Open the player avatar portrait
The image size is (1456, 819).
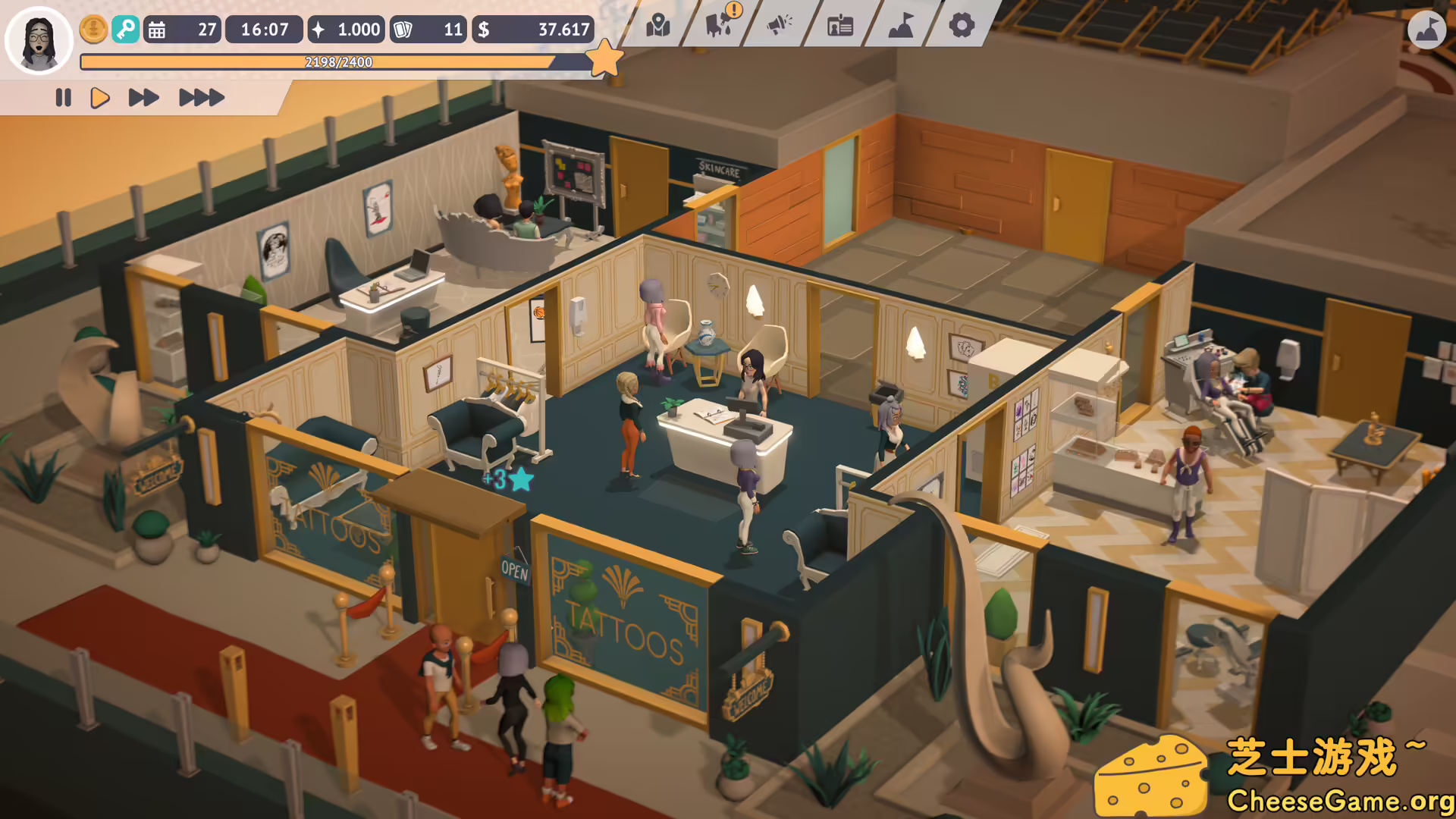pyautogui.click(x=39, y=40)
